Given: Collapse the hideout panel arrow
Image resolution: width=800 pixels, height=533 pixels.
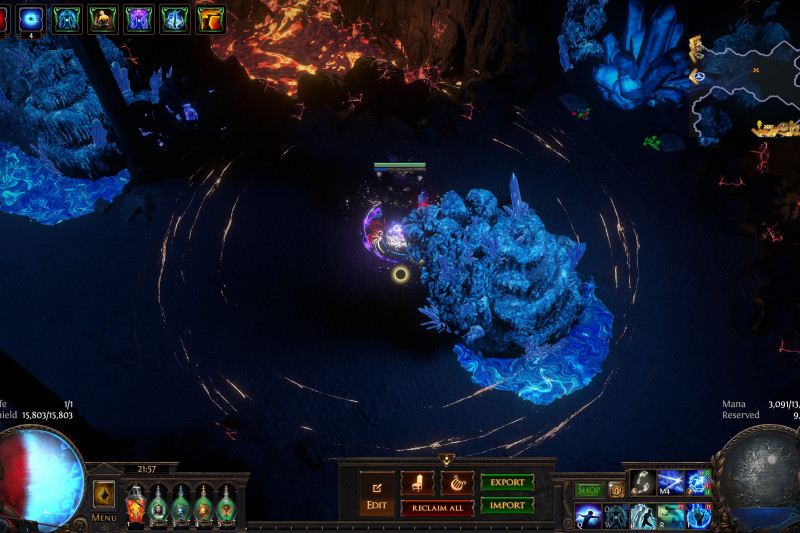Looking at the screenshot, I should (446, 460).
